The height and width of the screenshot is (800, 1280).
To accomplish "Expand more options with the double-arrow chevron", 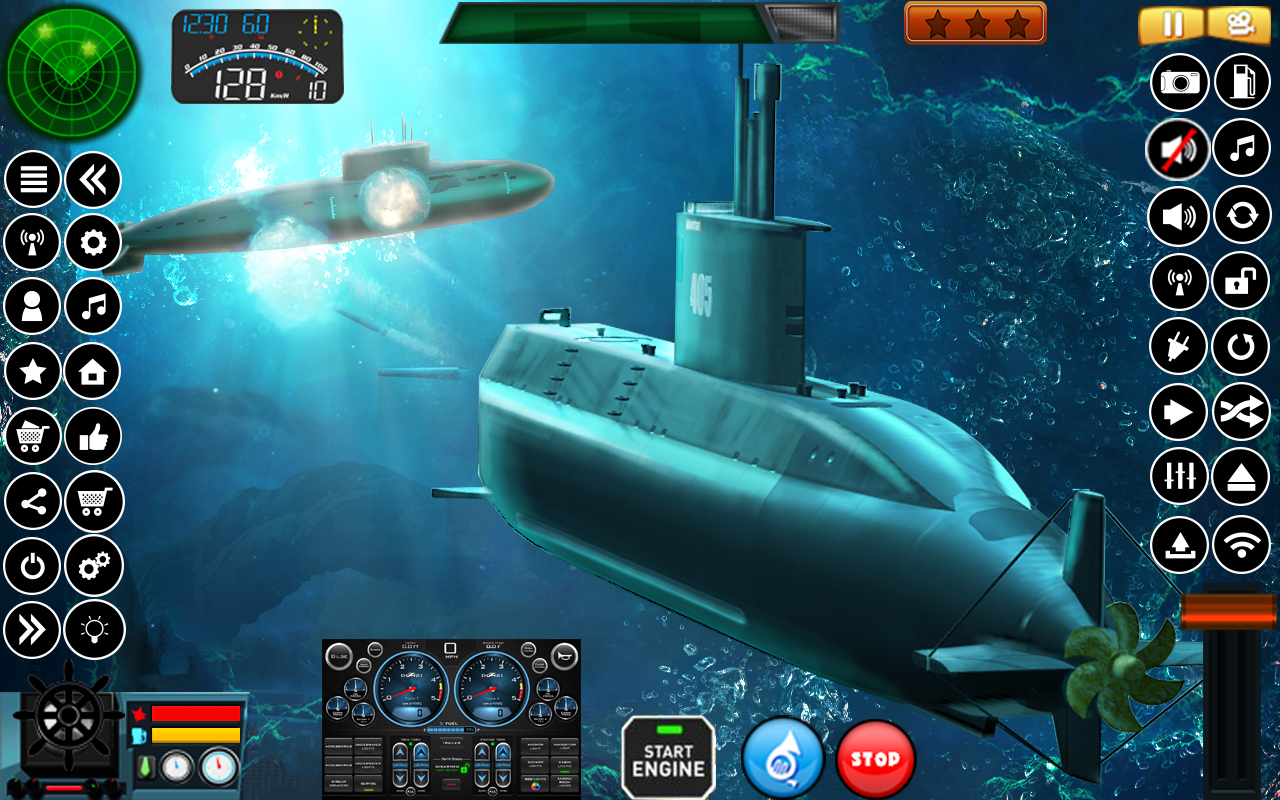I will [x=32, y=630].
